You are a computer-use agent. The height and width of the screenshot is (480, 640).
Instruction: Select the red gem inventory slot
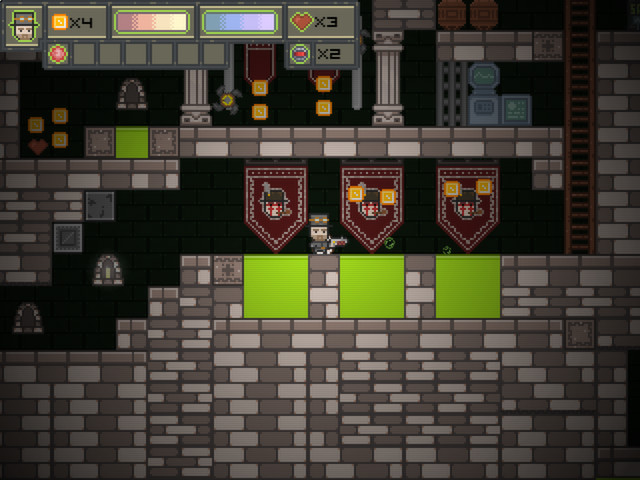coord(58,53)
